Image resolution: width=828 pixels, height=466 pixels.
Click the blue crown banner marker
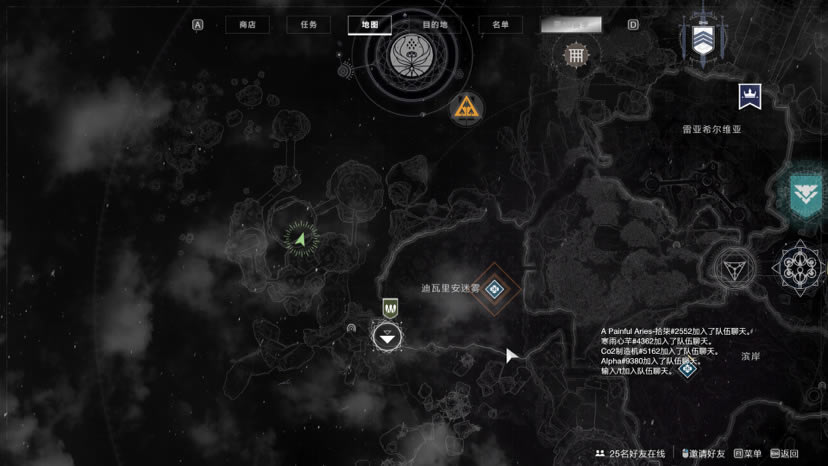click(x=749, y=96)
